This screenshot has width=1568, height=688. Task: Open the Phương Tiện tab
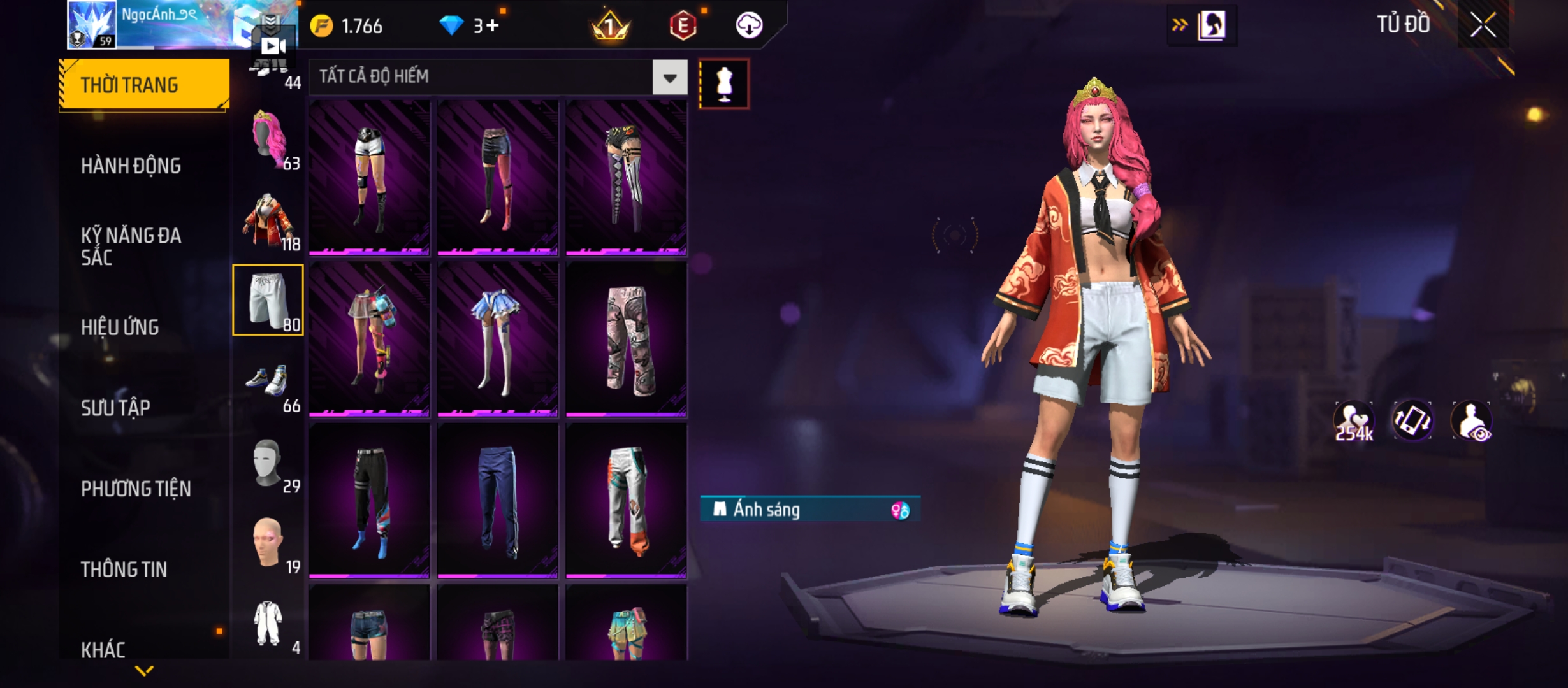[x=136, y=489]
